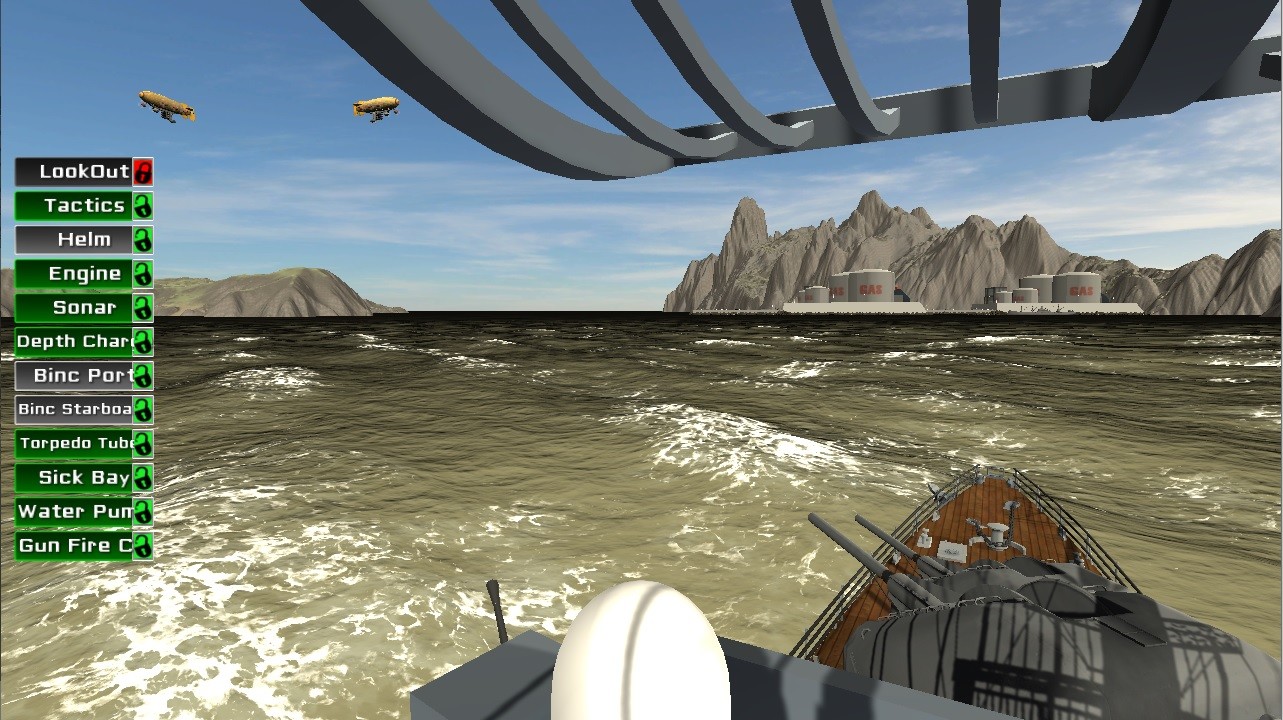The width and height of the screenshot is (1283, 720).
Task: Toggle the lock on Sick Bay station
Action: point(143,477)
